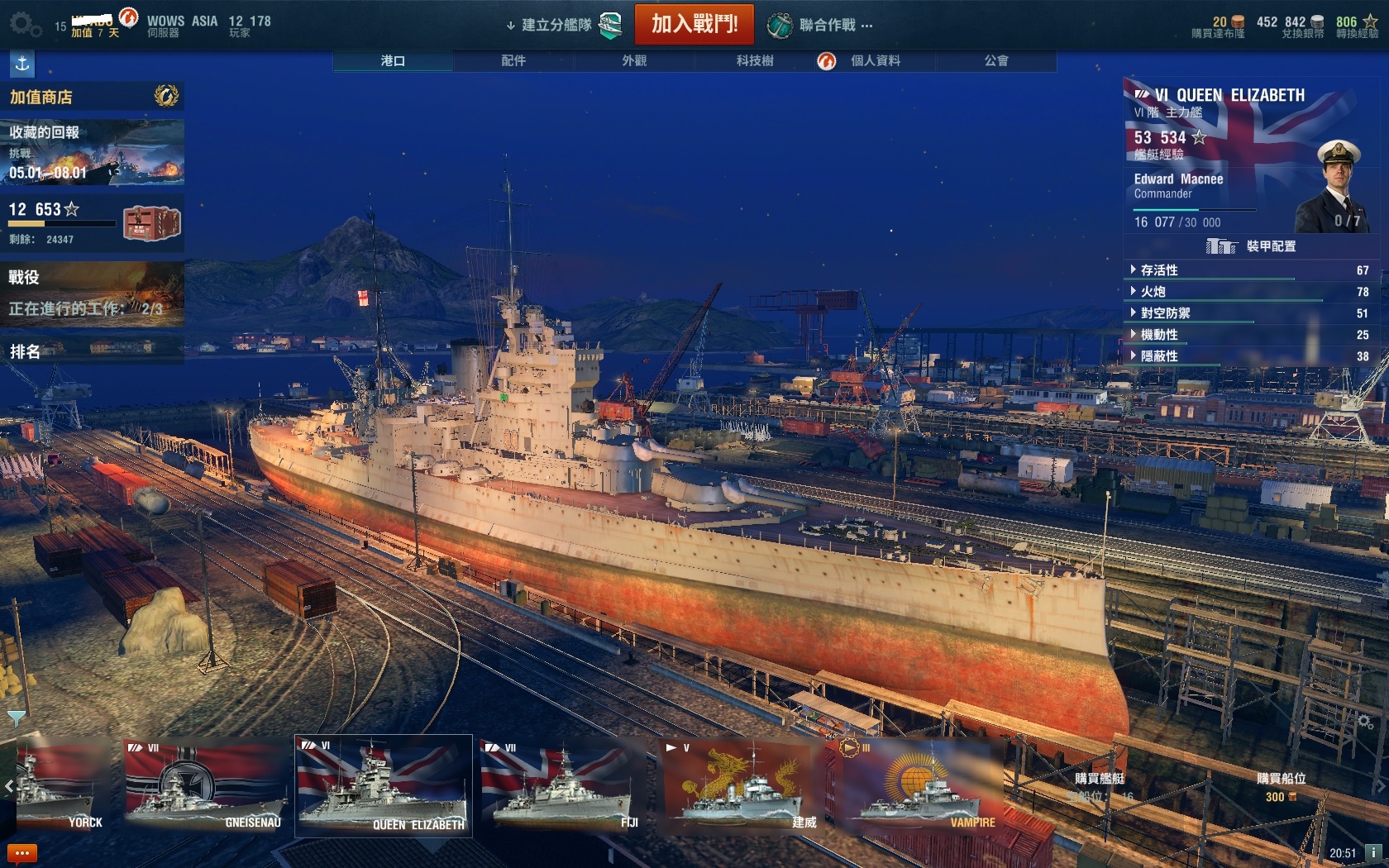Open the 公會 clan tab
The image size is (1389, 868).
[x=995, y=60]
